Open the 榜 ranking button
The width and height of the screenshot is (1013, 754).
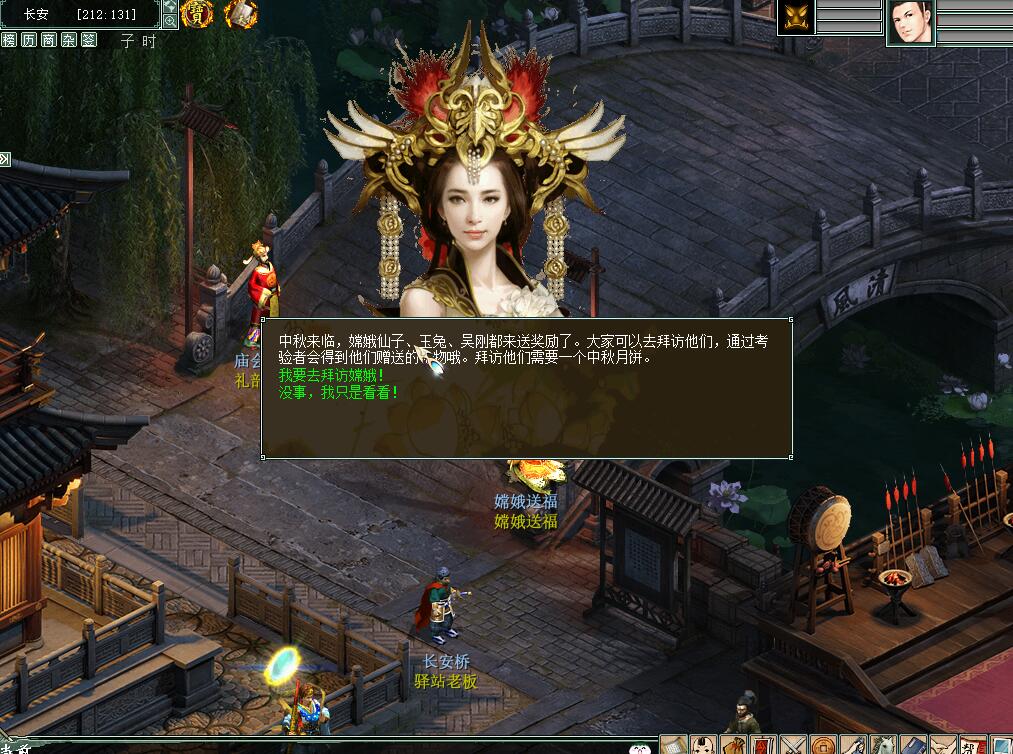9,40
